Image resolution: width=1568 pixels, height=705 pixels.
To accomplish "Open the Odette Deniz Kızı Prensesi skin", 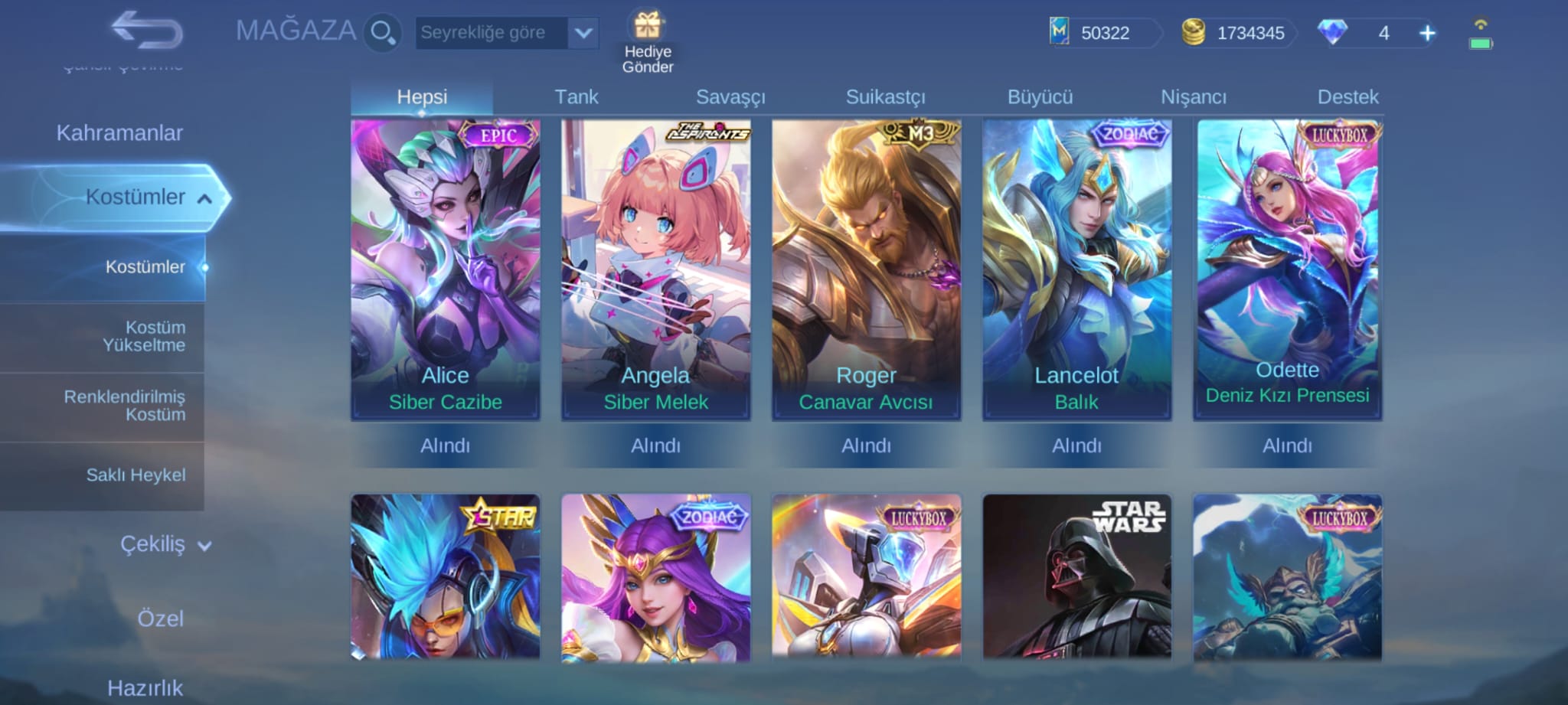I will (1287, 268).
